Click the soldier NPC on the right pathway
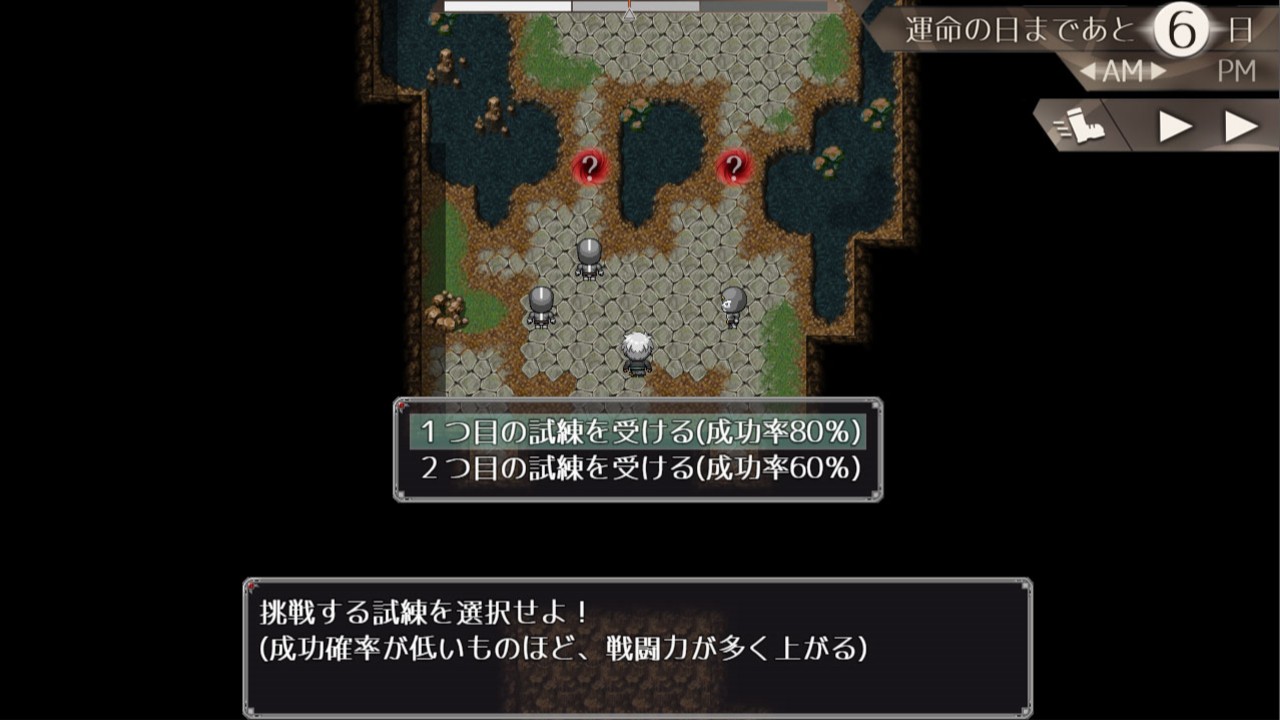Image resolution: width=1280 pixels, height=720 pixels. [731, 305]
